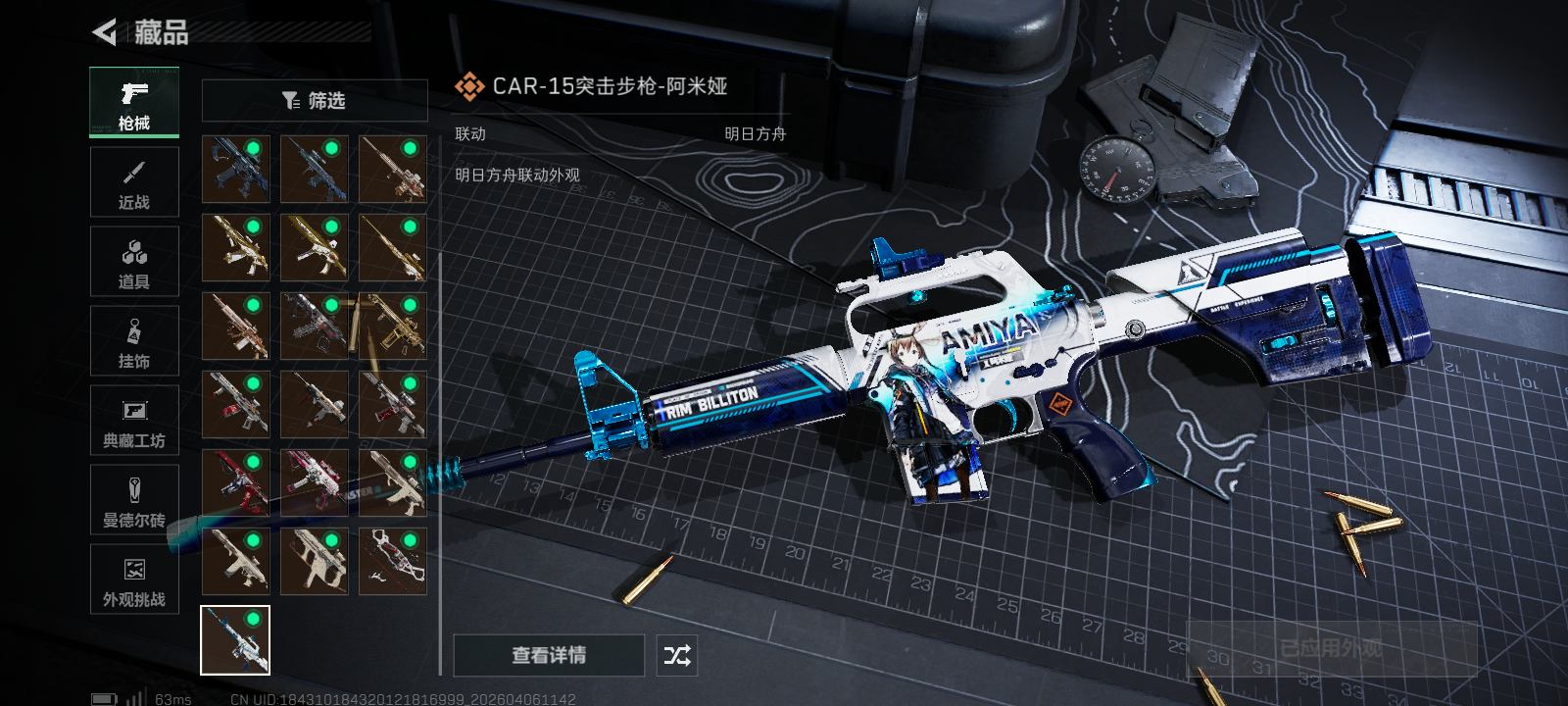Switch to the 曼德尔砖 tab
Image resolution: width=1568 pixels, height=706 pixels.
(x=134, y=500)
